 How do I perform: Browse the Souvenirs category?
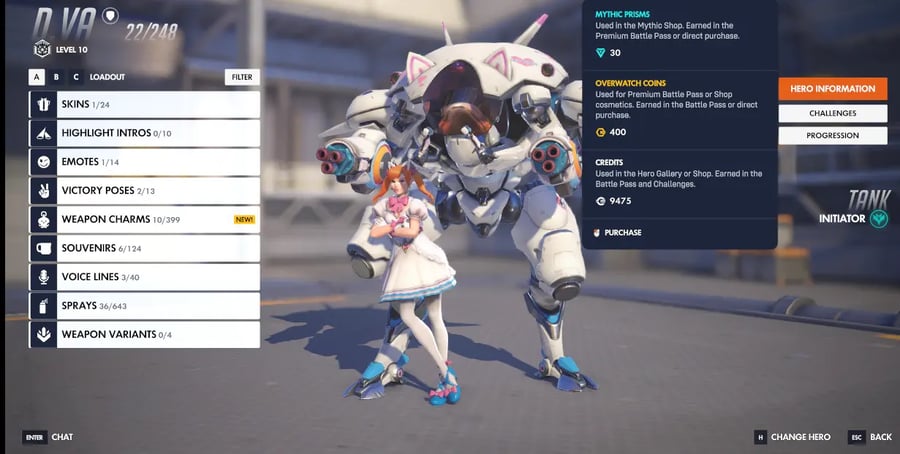(145, 248)
